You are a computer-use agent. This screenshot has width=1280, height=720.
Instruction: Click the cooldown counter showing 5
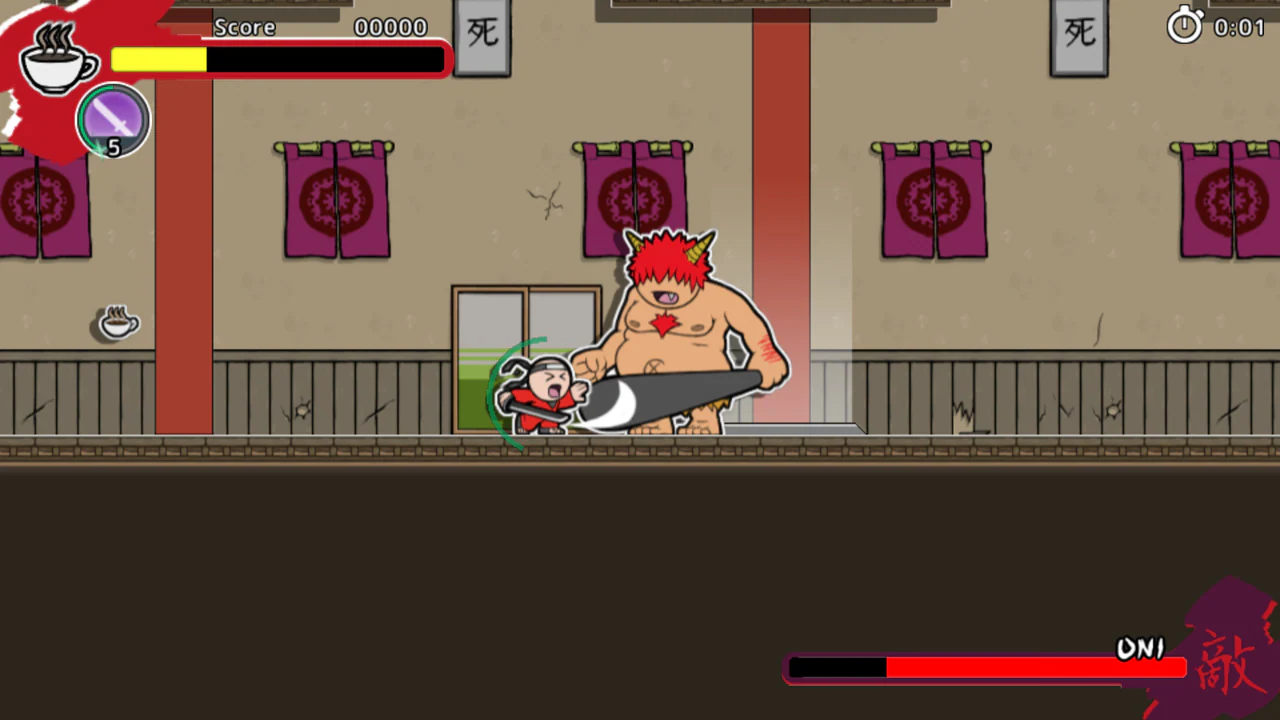[113, 147]
